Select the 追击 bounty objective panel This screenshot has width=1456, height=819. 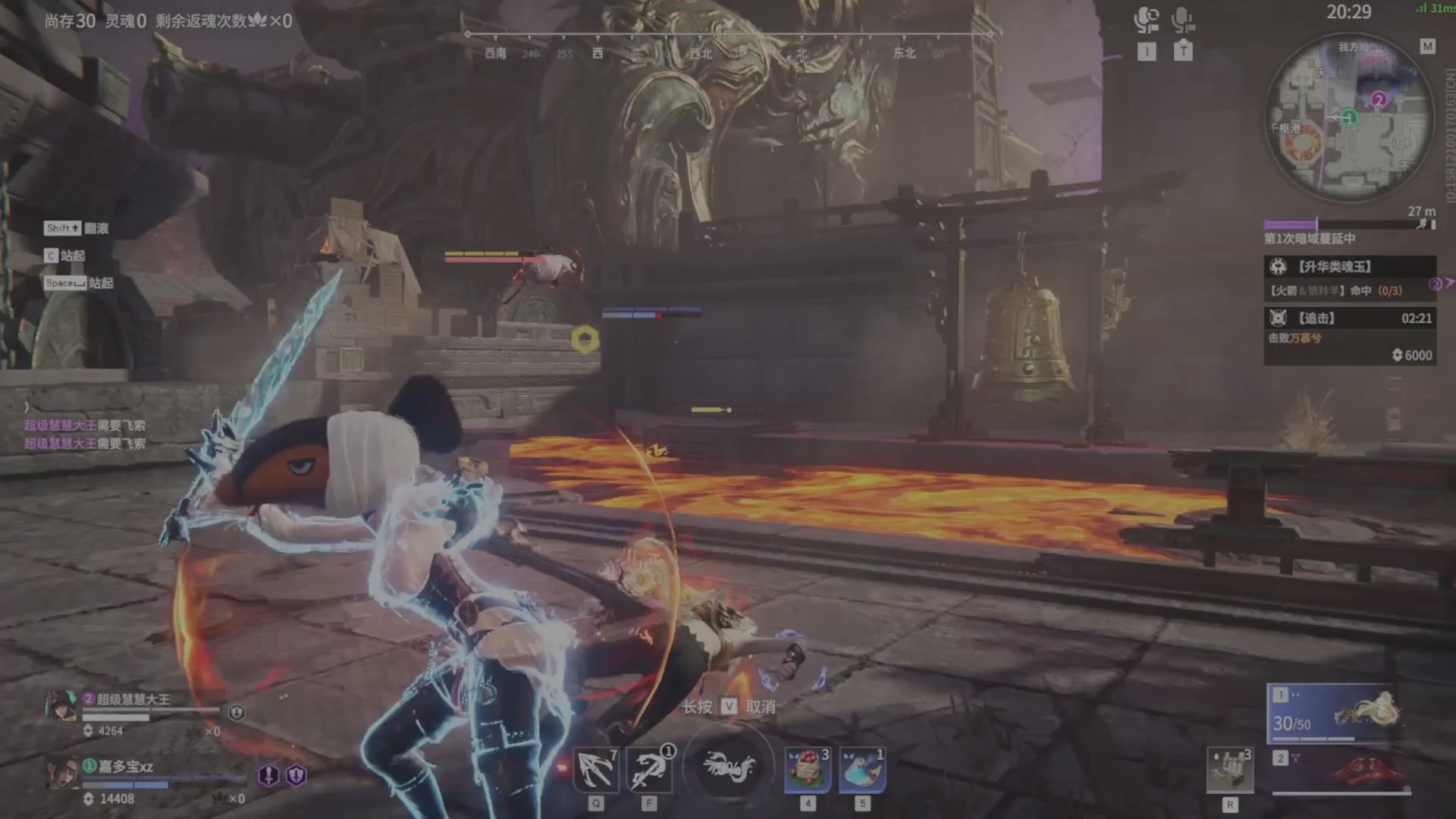[x=1349, y=335]
